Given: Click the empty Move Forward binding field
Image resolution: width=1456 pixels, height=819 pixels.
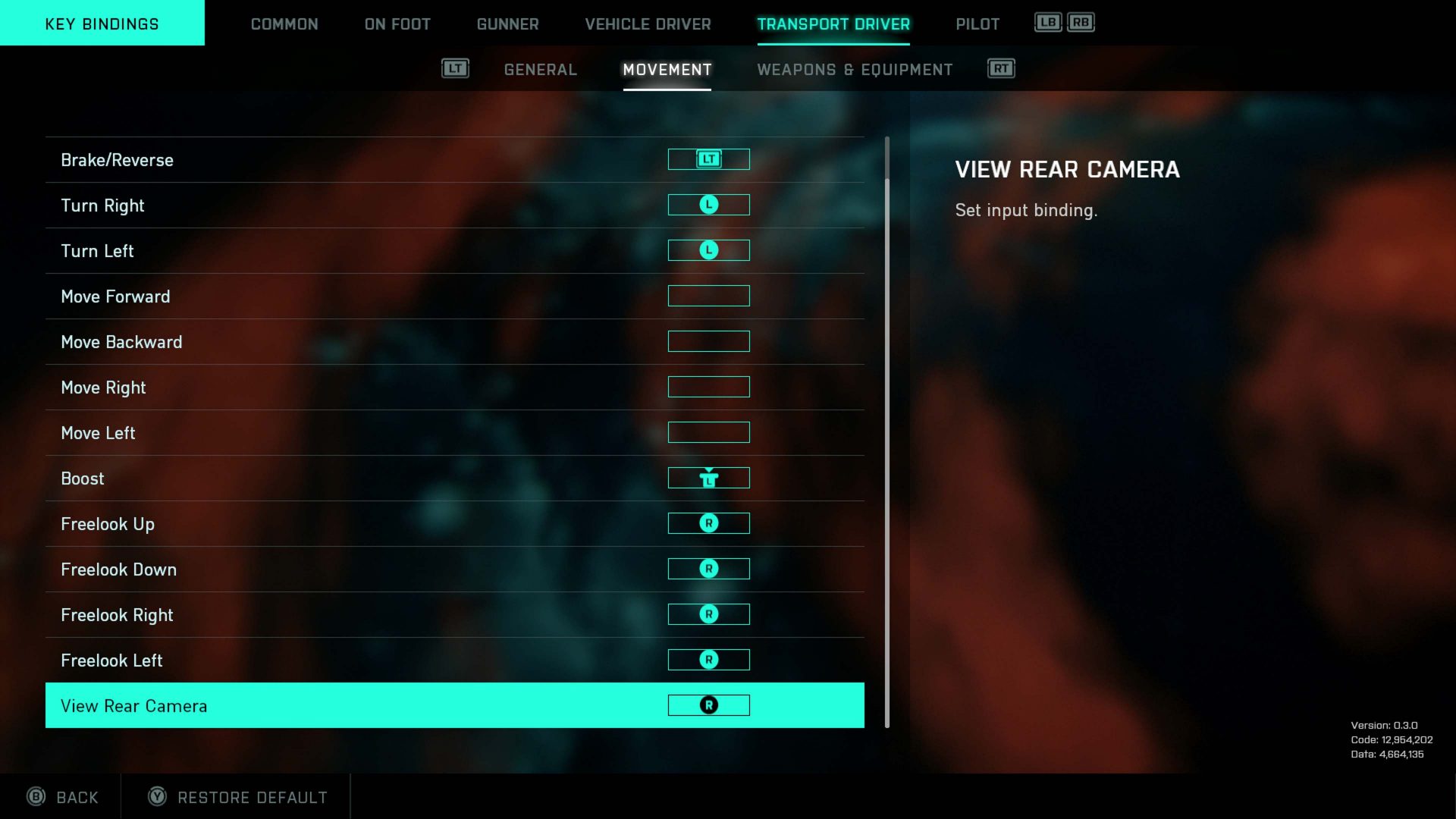Looking at the screenshot, I should [708, 296].
